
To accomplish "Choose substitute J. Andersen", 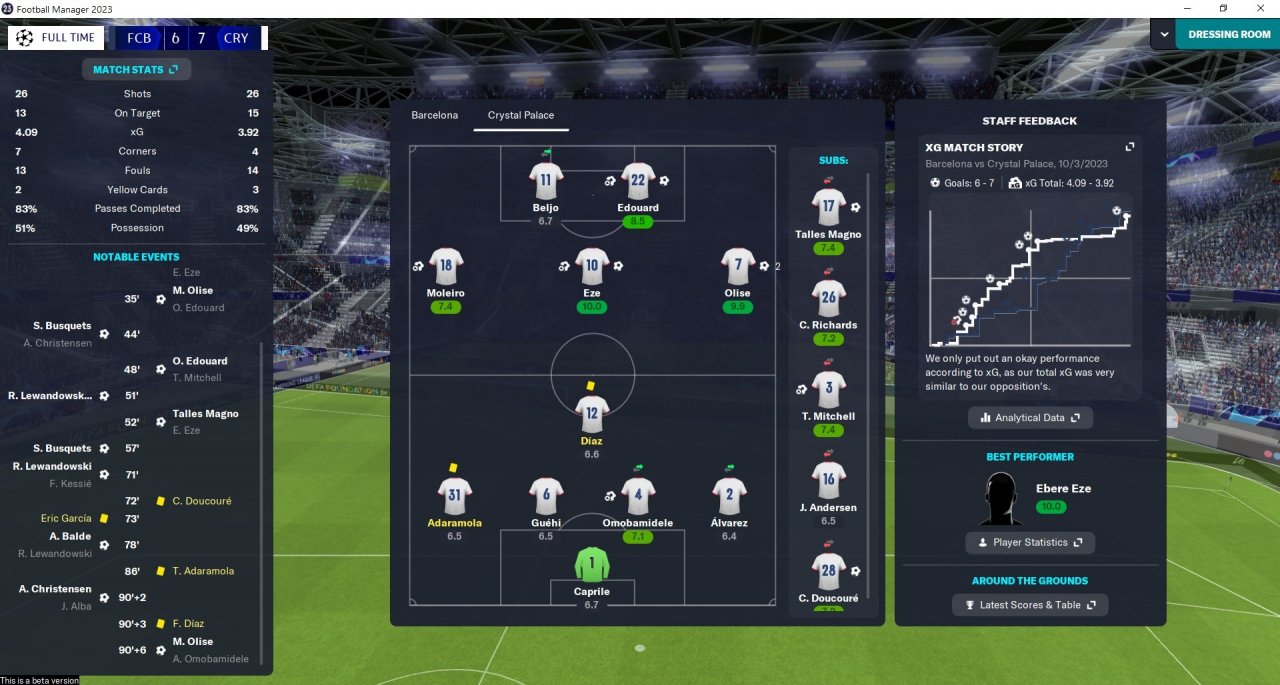I will (x=828, y=481).
